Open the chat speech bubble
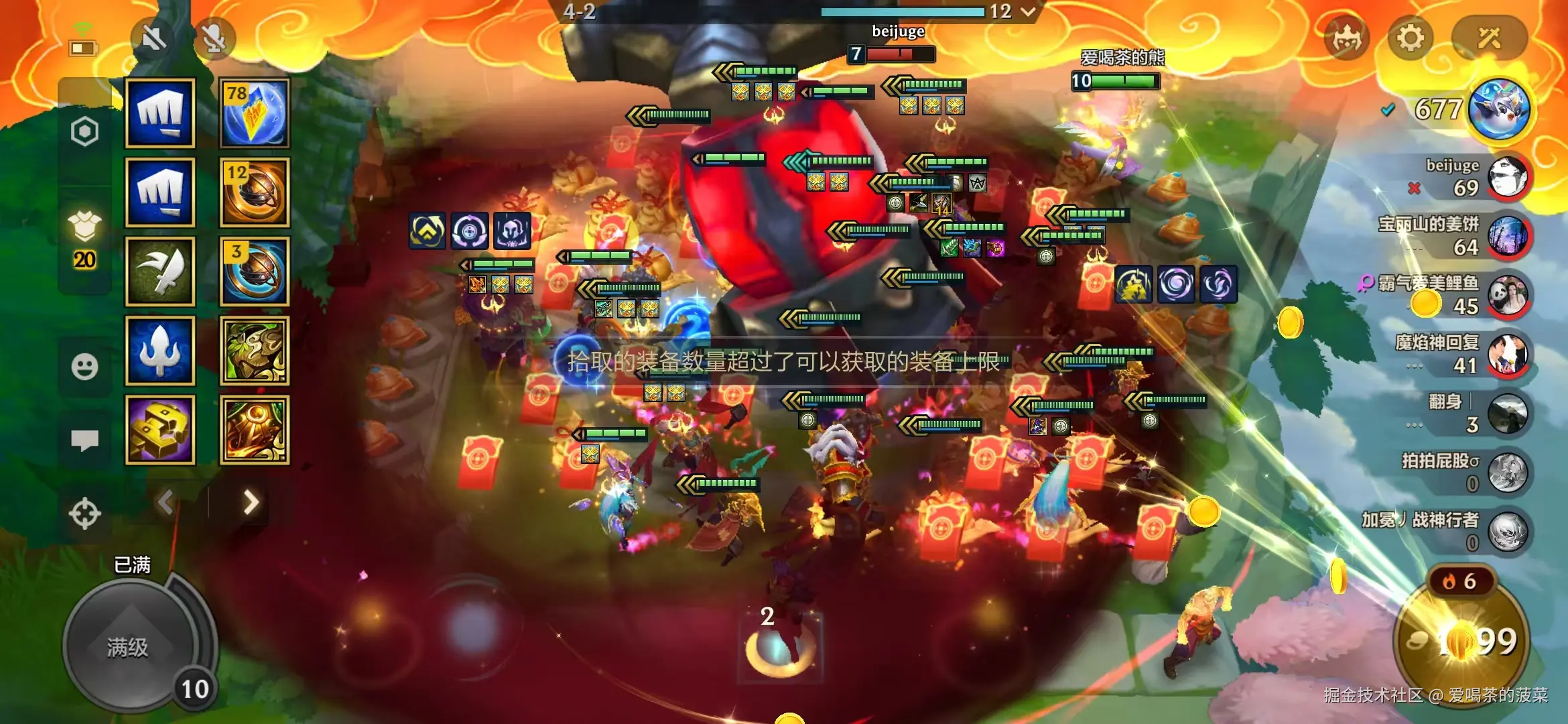Screen dimensions: 1568x724 [84, 440]
